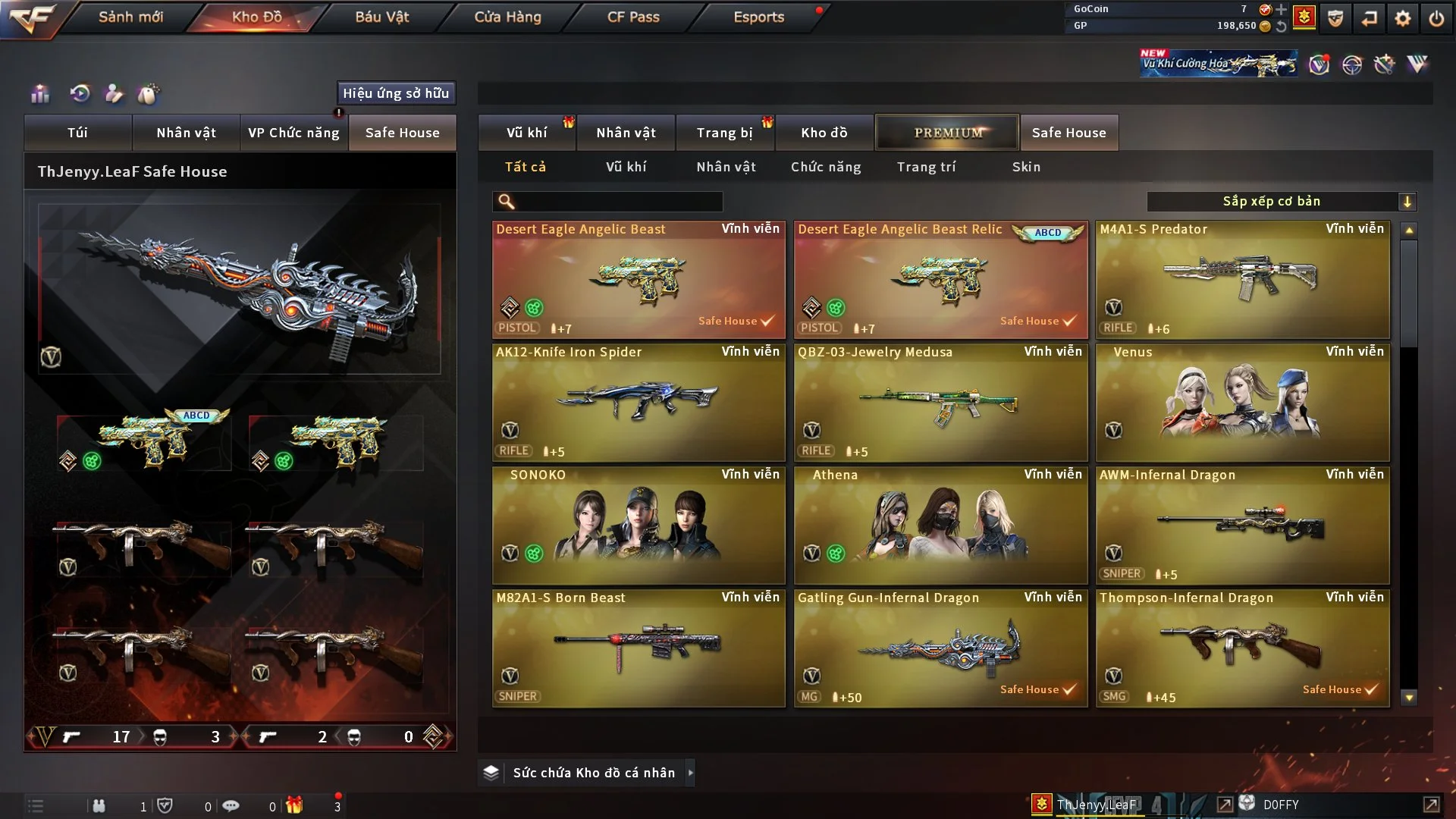Go to the Cửa Hàng shop
1456x819 pixels.
click(507, 17)
